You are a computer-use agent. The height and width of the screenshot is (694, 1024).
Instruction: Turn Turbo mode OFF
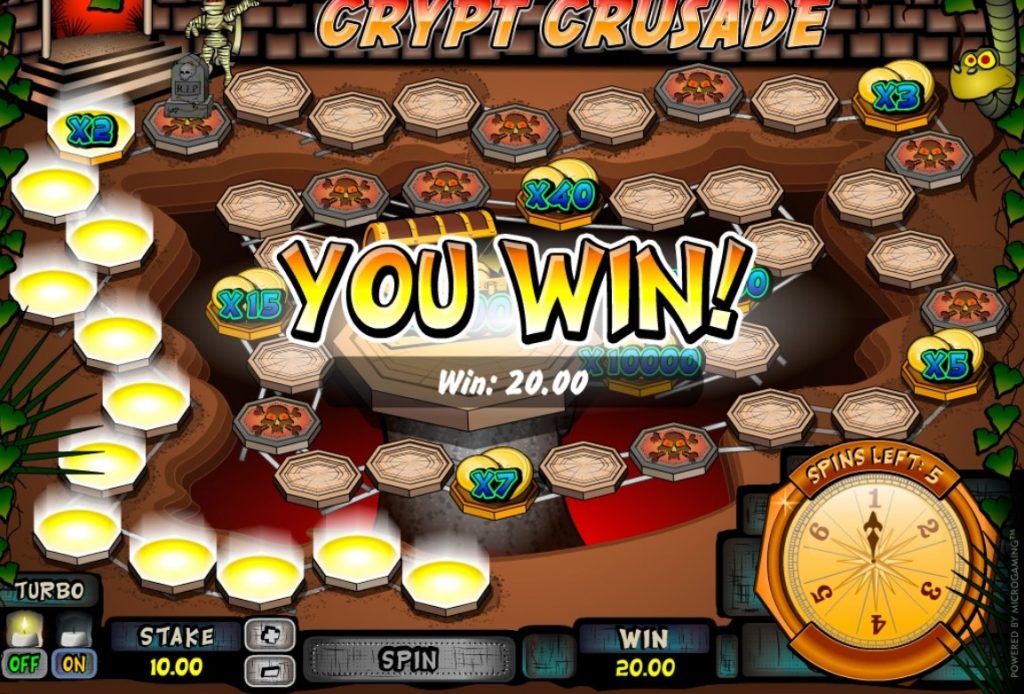pyautogui.click(x=24, y=662)
